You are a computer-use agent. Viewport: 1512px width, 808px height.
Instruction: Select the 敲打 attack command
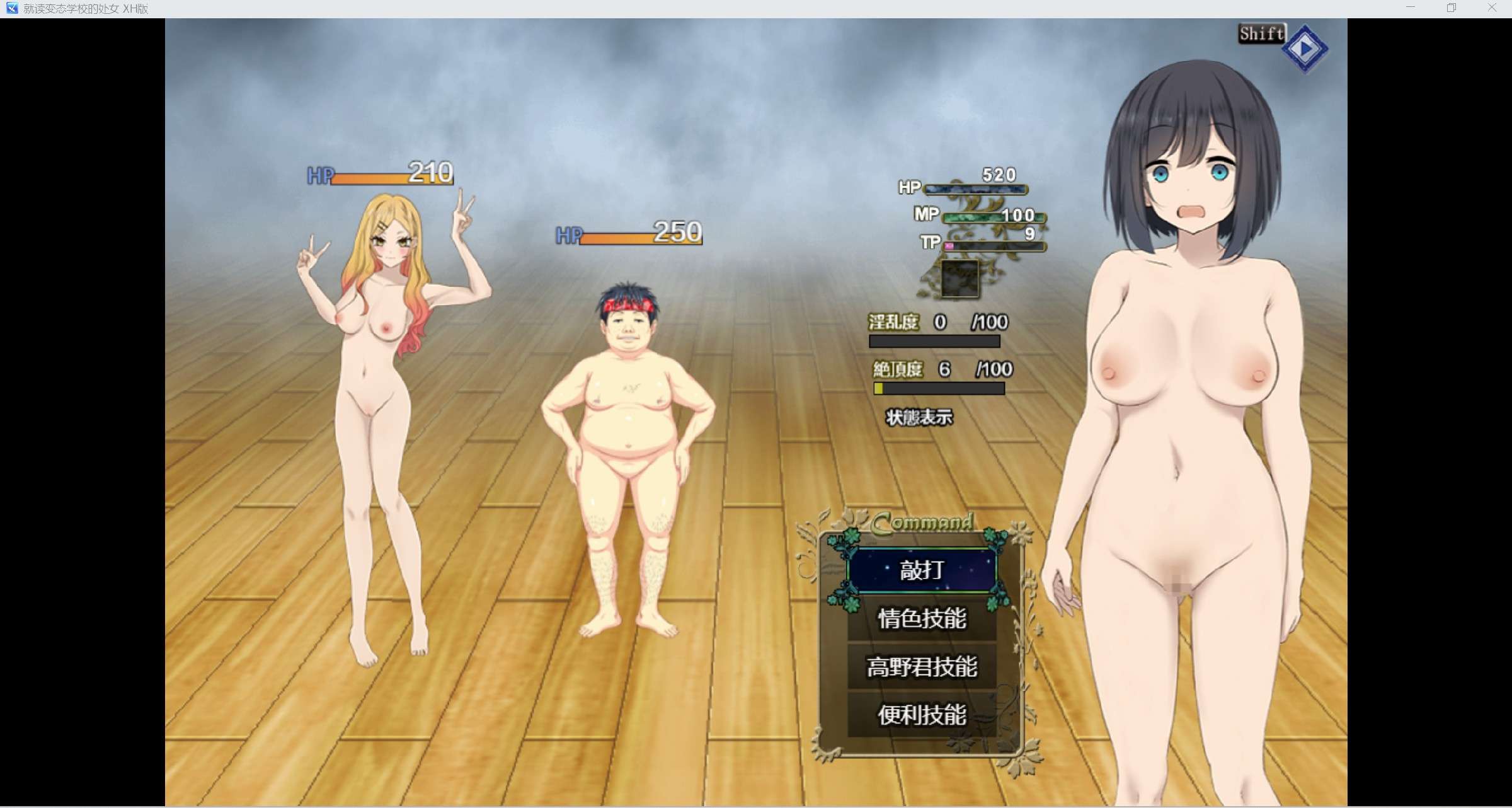[x=921, y=570]
